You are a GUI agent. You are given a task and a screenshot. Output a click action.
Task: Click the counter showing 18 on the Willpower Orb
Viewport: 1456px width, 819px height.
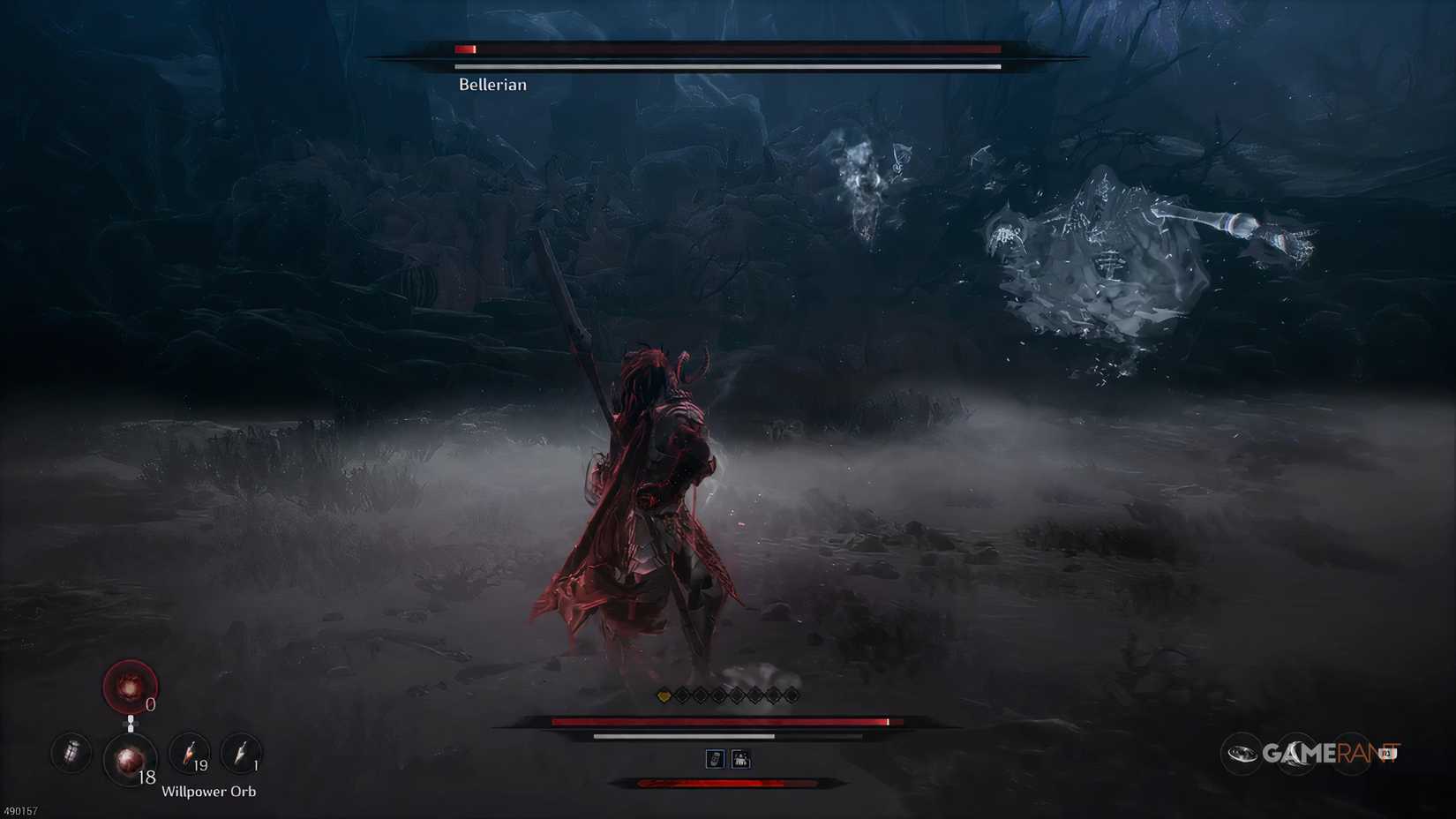tap(147, 777)
